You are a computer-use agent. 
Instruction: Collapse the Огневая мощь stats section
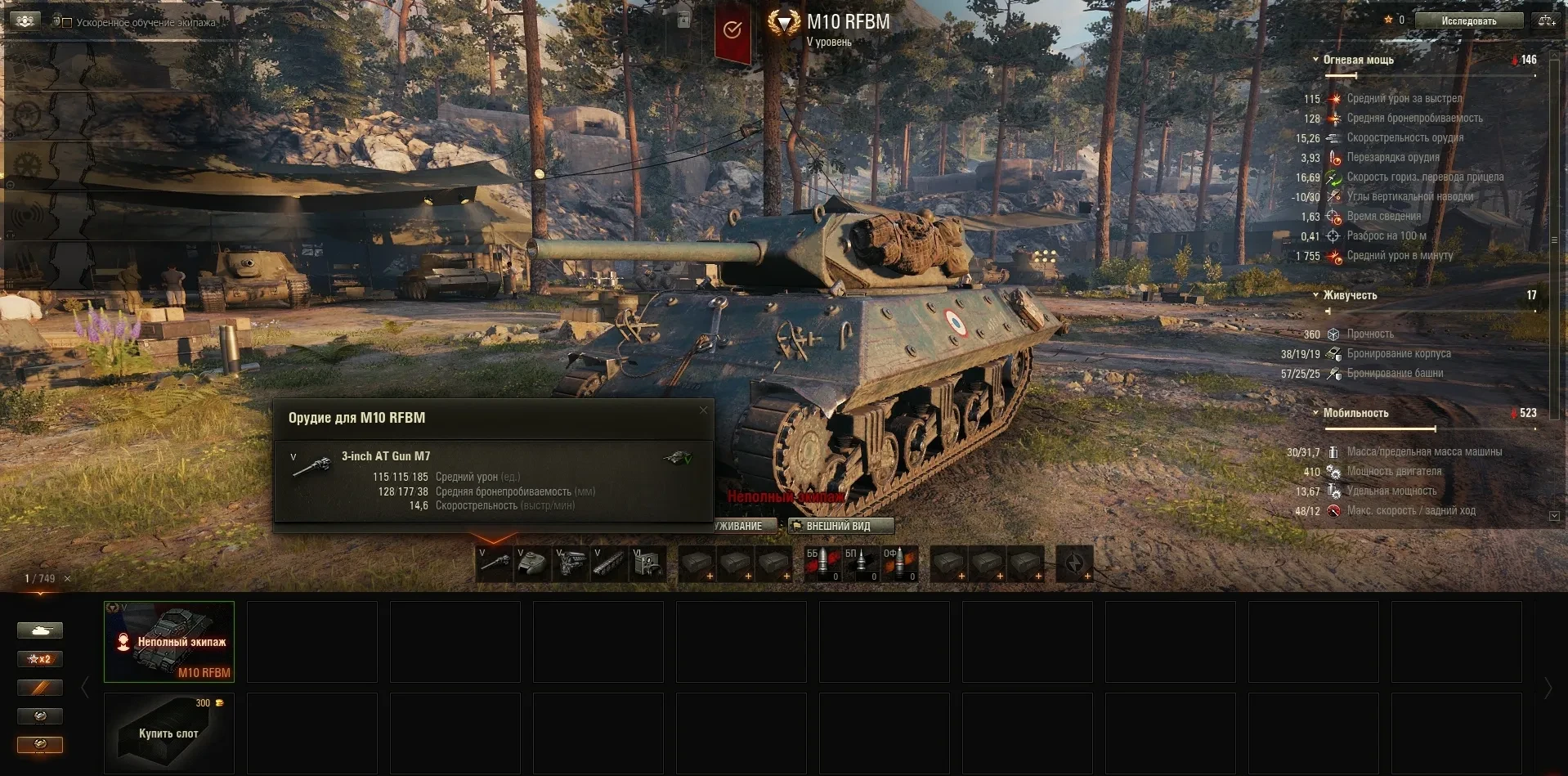[1315, 60]
